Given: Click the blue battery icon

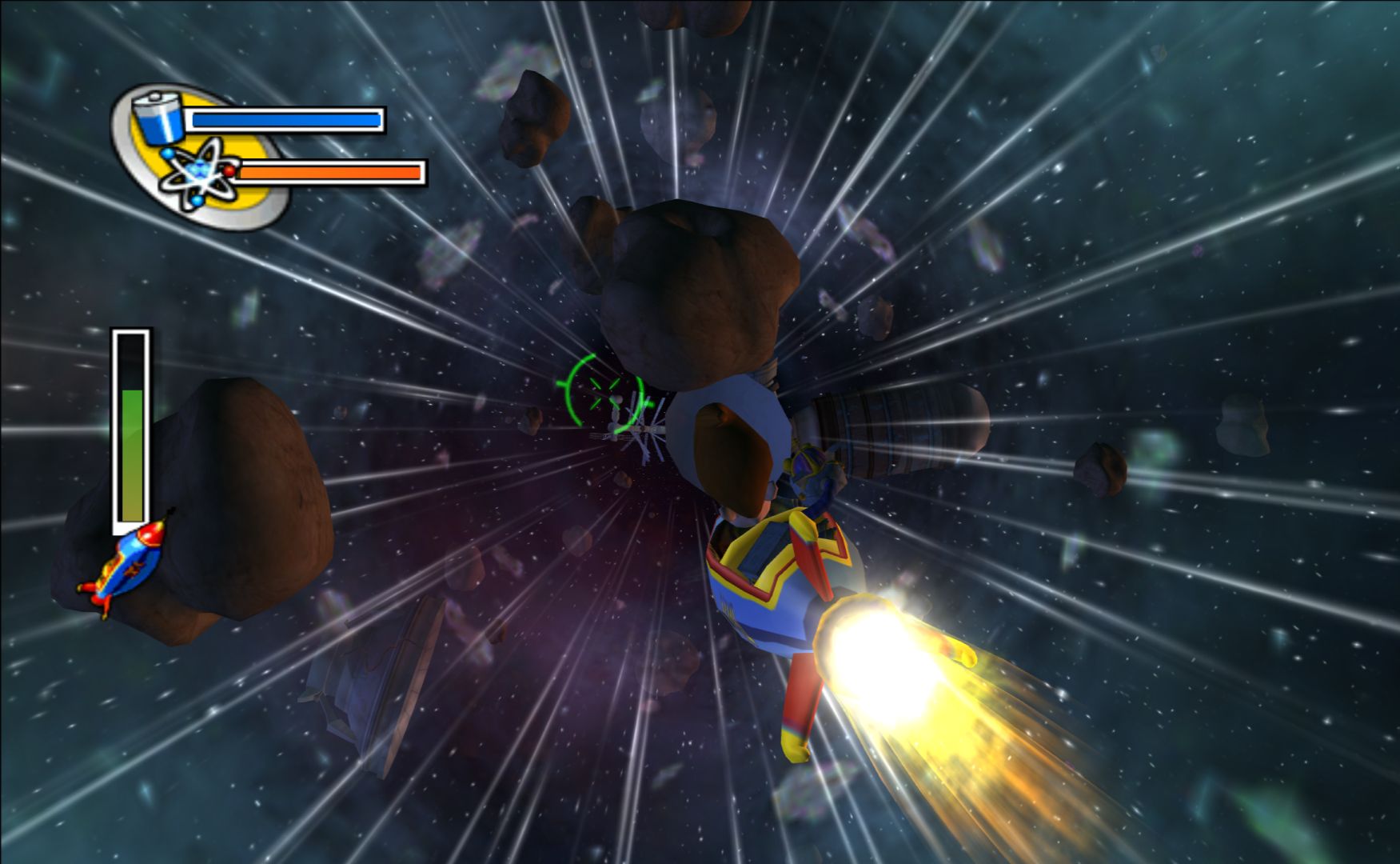Looking at the screenshot, I should [158, 117].
